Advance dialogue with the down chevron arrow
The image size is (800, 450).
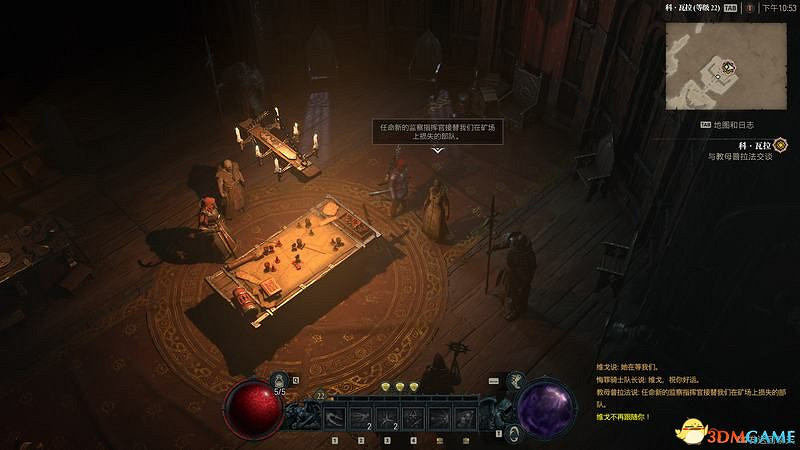coord(437,150)
